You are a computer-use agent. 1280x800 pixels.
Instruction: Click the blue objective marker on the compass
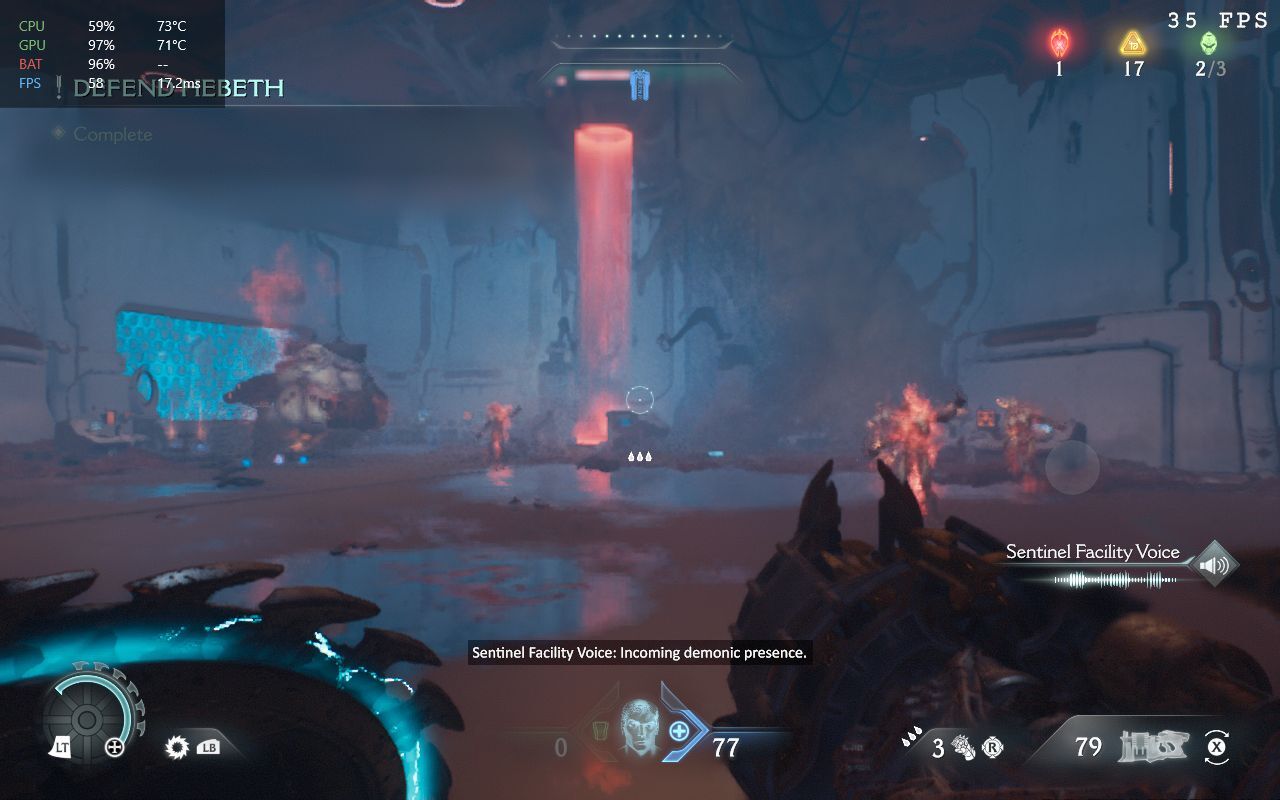click(640, 85)
